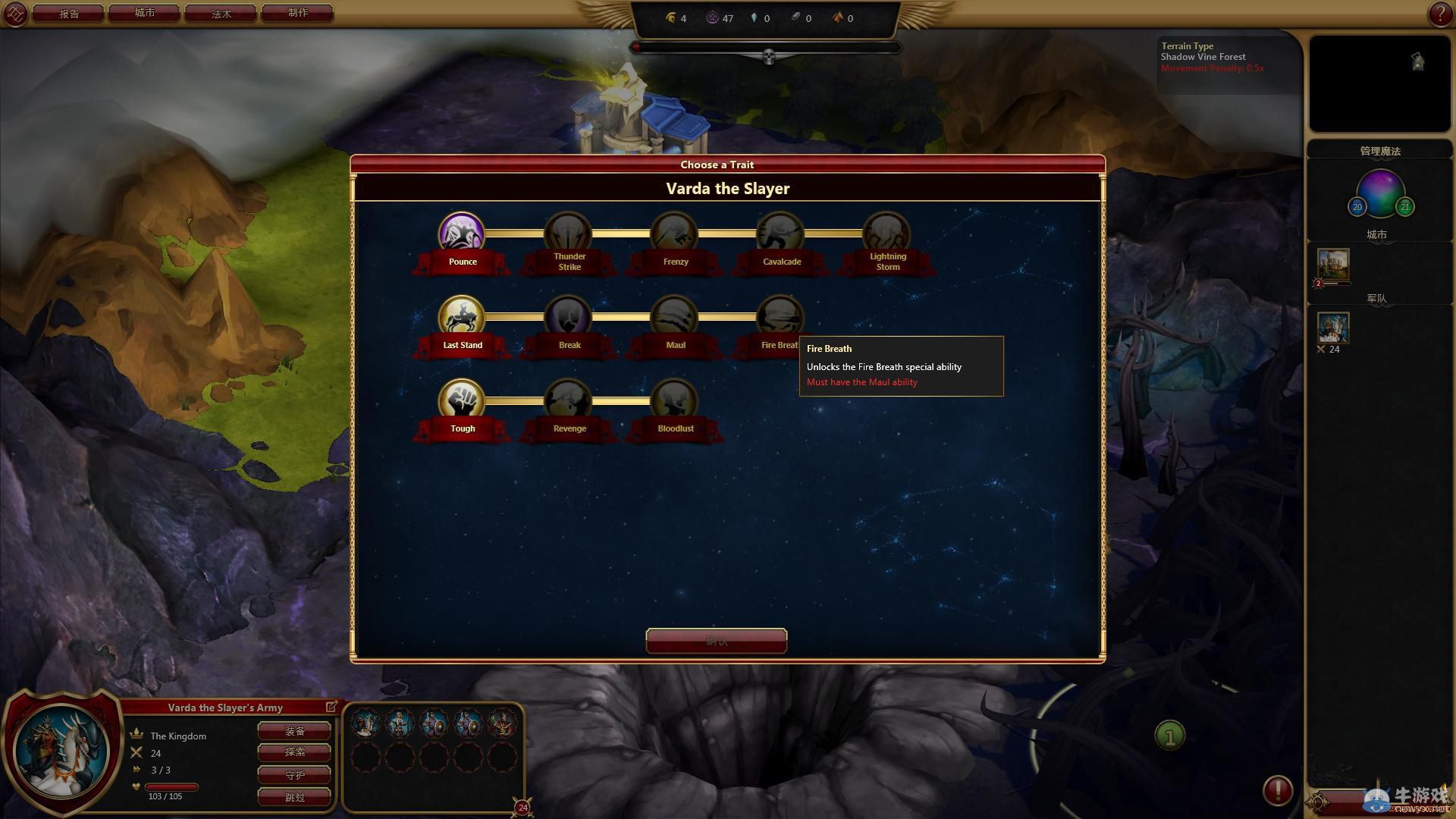Open the 法术 spells menu
Viewport: 1456px width, 819px height.
pos(221,14)
